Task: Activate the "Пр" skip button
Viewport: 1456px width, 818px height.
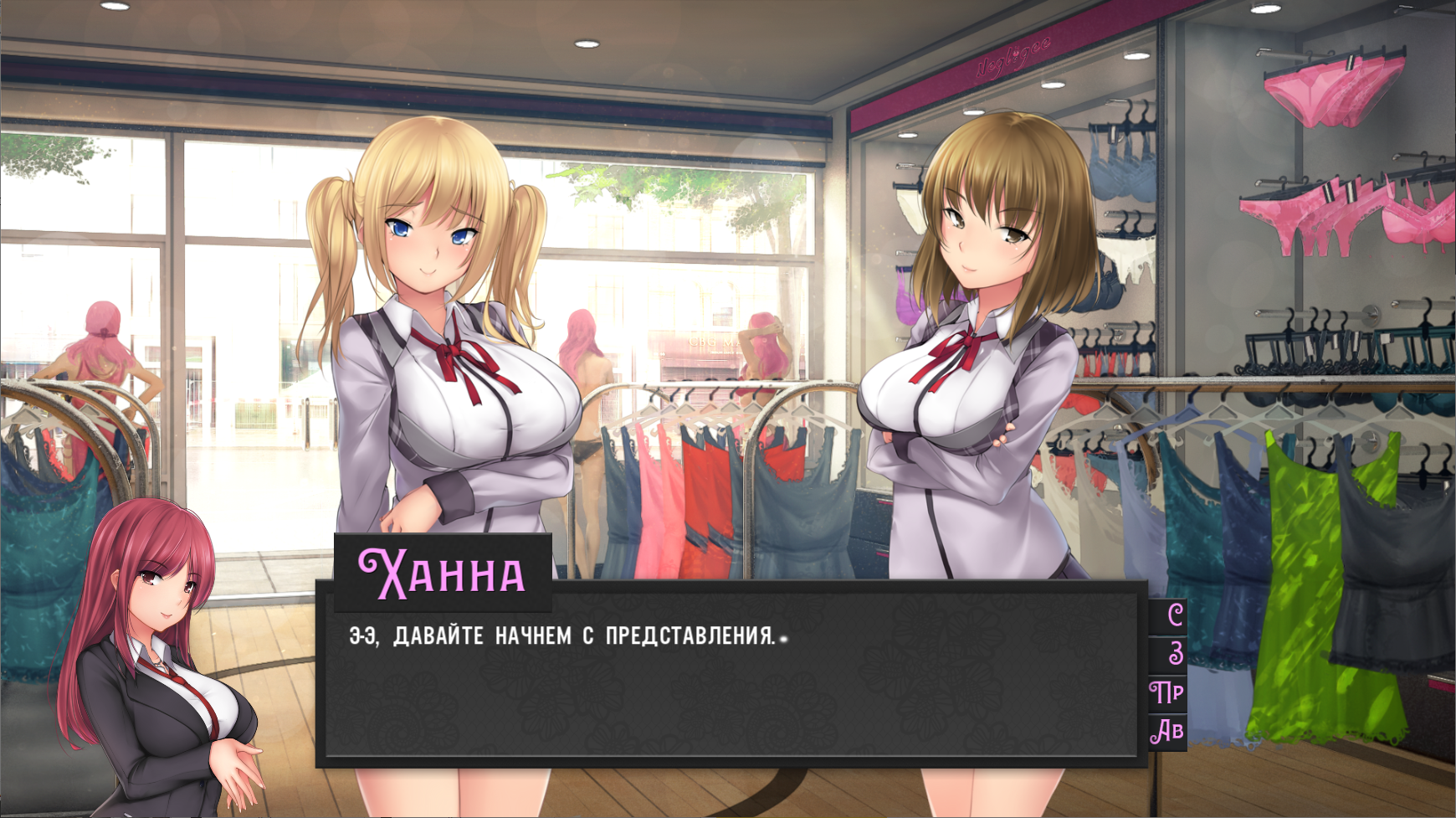Action: click(x=1168, y=692)
